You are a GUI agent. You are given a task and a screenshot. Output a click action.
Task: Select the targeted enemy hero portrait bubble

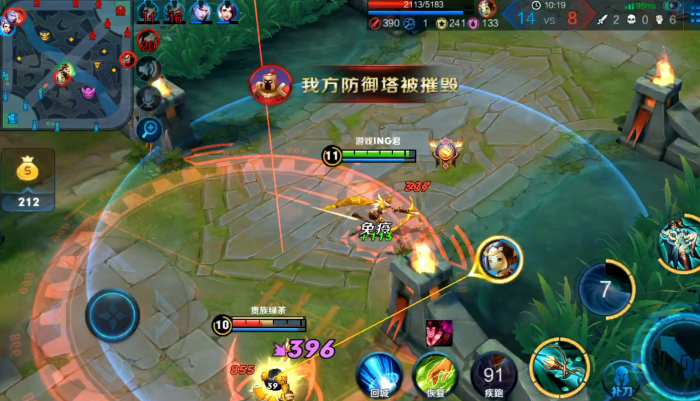click(x=499, y=260)
